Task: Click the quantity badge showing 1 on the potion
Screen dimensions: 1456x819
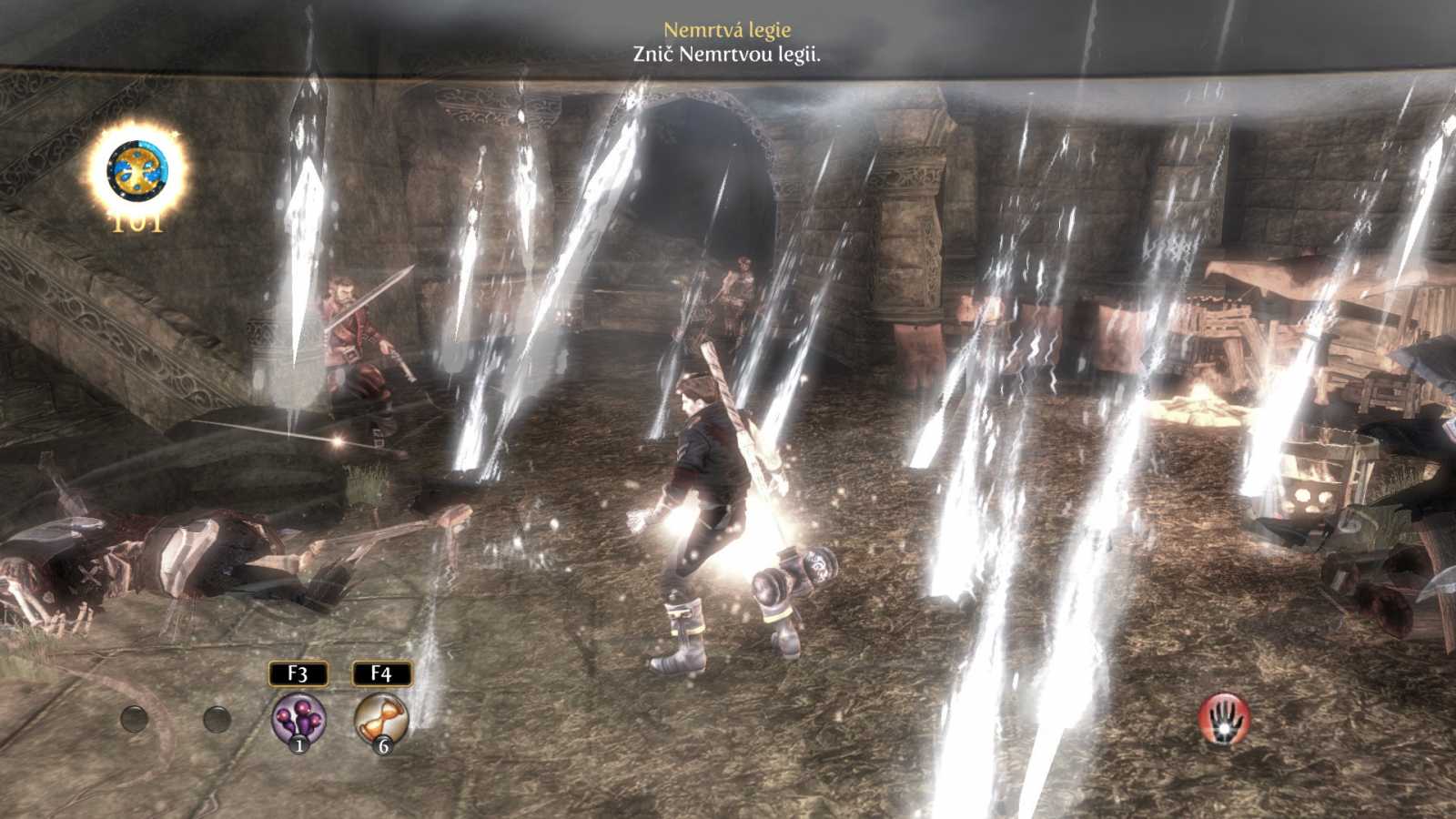Action: tap(298, 747)
